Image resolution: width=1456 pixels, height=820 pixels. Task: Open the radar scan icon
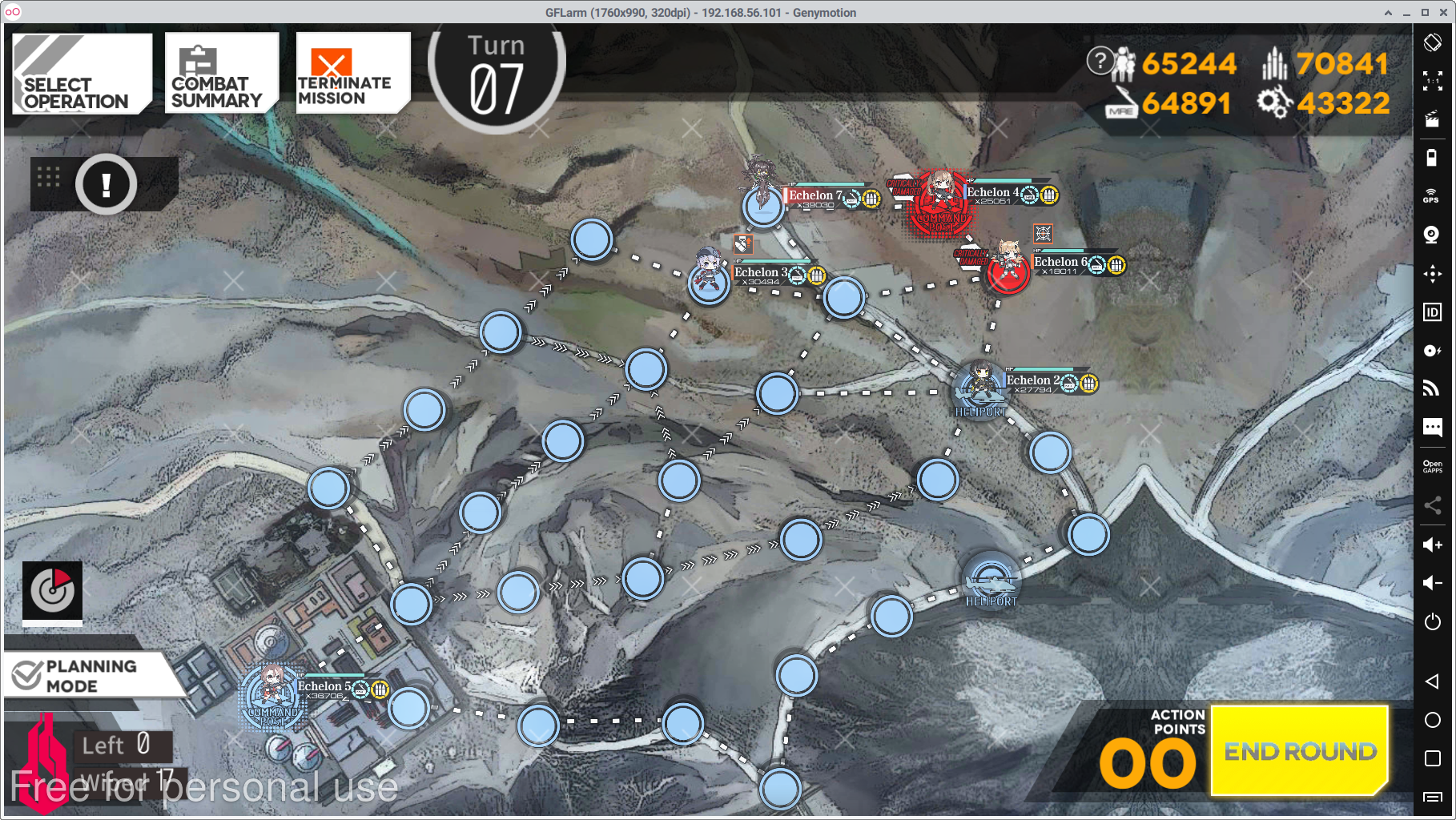click(x=52, y=592)
